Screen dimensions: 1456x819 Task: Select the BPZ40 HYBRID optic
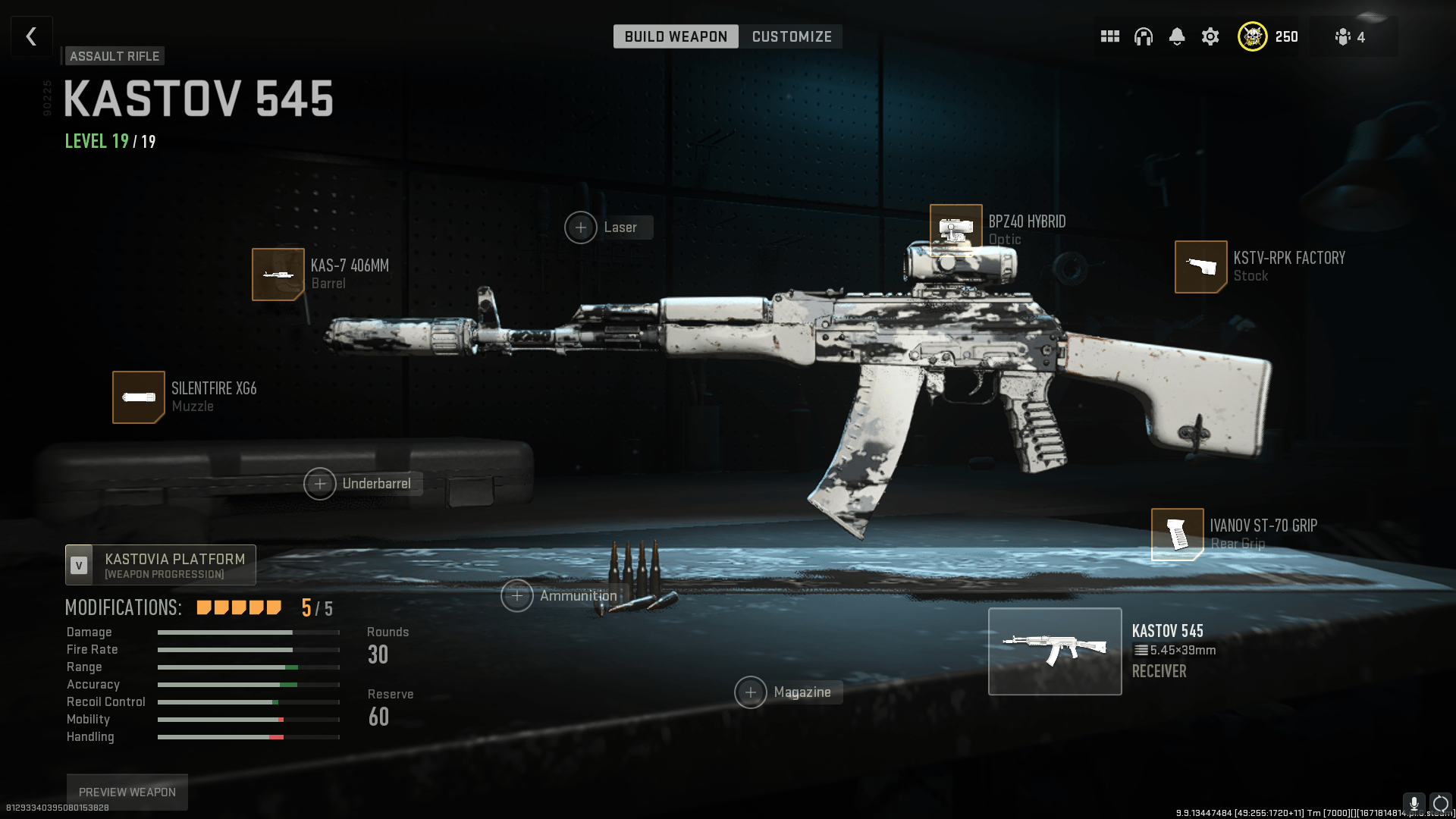pyautogui.click(x=955, y=227)
